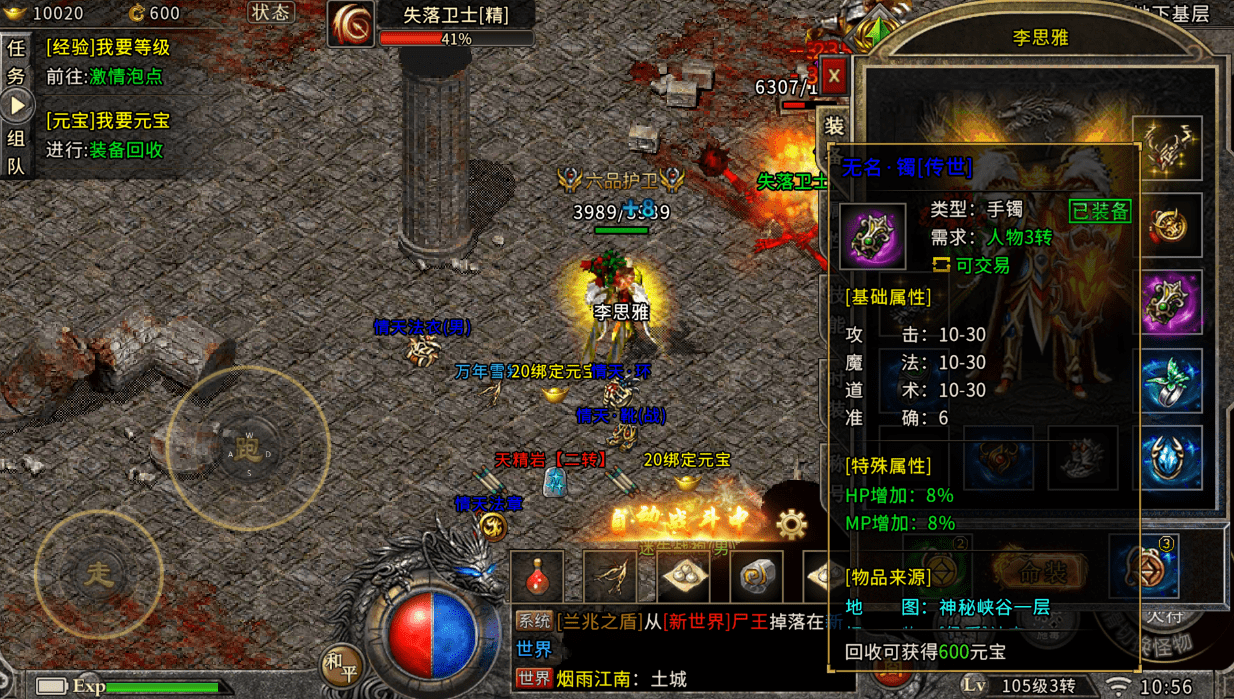This screenshot has width=1234, height=699.
Task: Open the 世界 chat channel selector
Action: pos(534,650)
